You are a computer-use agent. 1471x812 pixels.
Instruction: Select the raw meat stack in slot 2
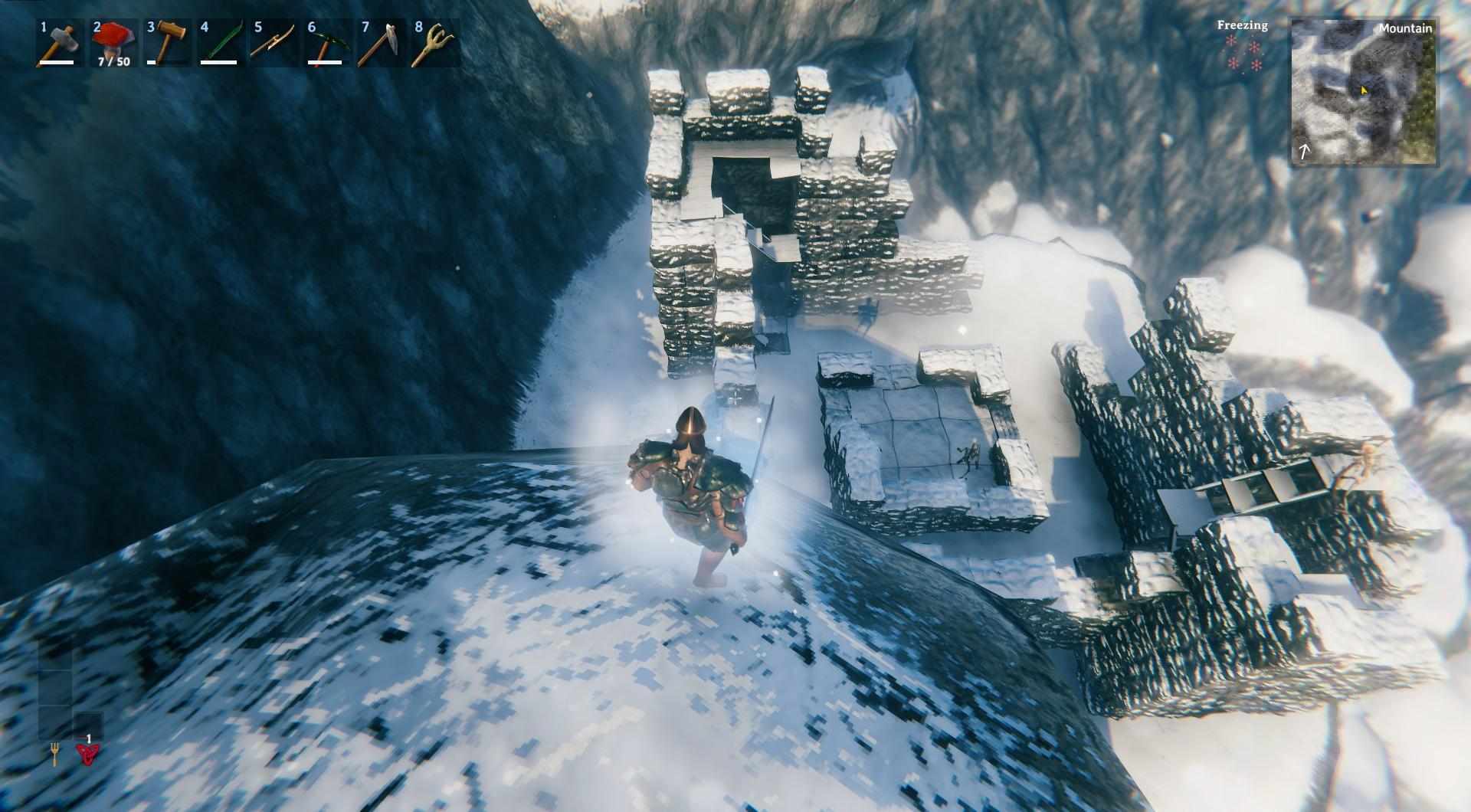[x=113, y=43]
